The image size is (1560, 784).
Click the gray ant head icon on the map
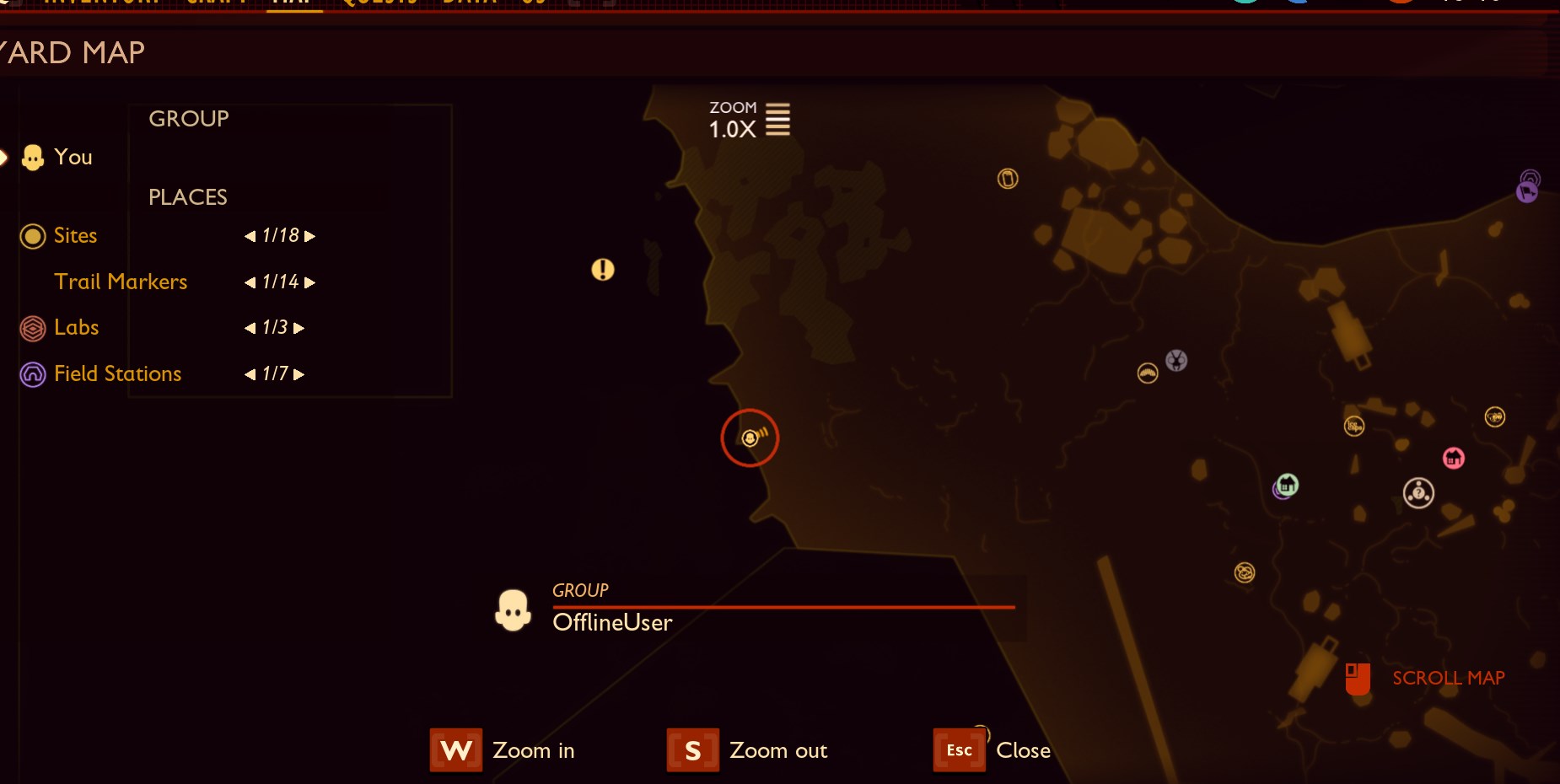pyautogui.click(x=1176, y=361)
